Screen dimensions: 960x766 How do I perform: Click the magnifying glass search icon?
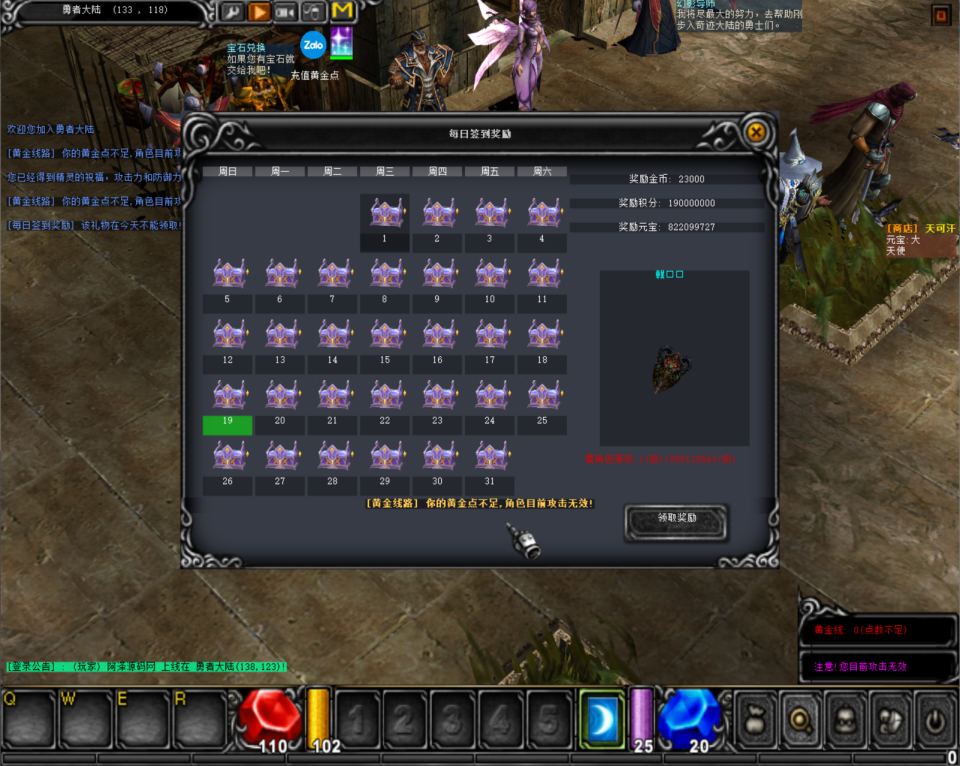(800, 718)
